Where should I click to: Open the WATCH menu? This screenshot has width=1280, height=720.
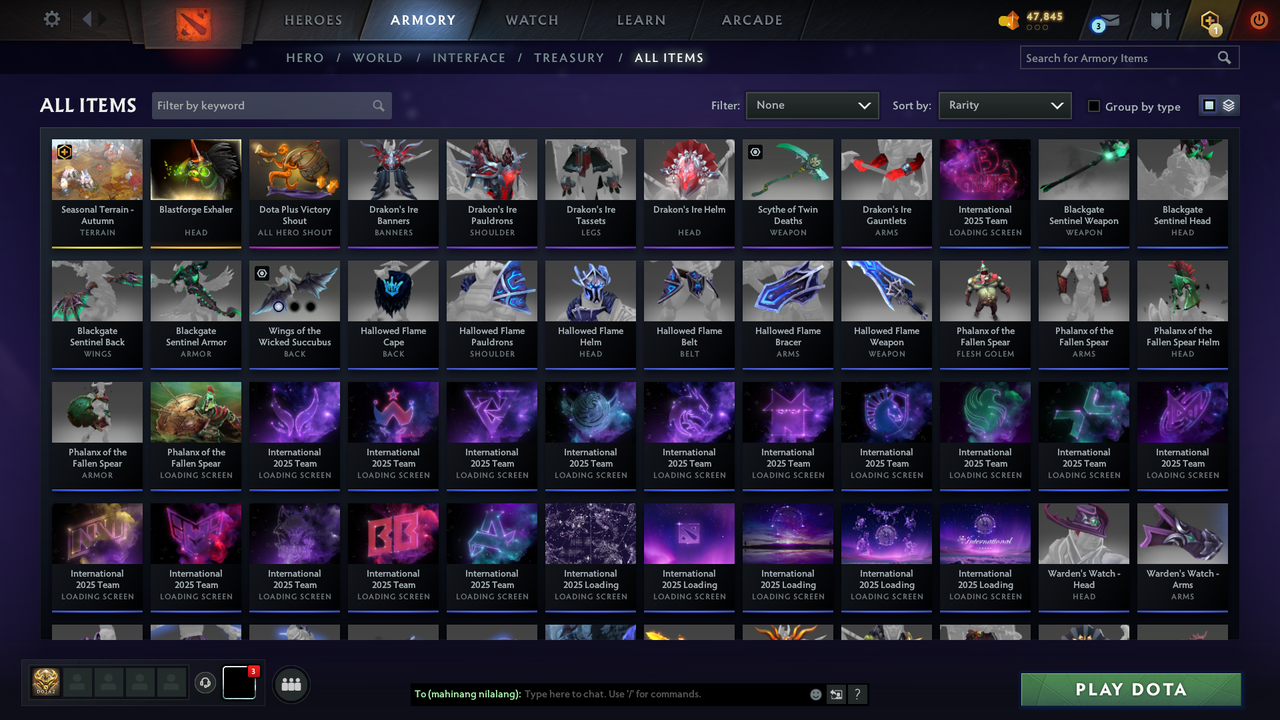click(531, 19)
